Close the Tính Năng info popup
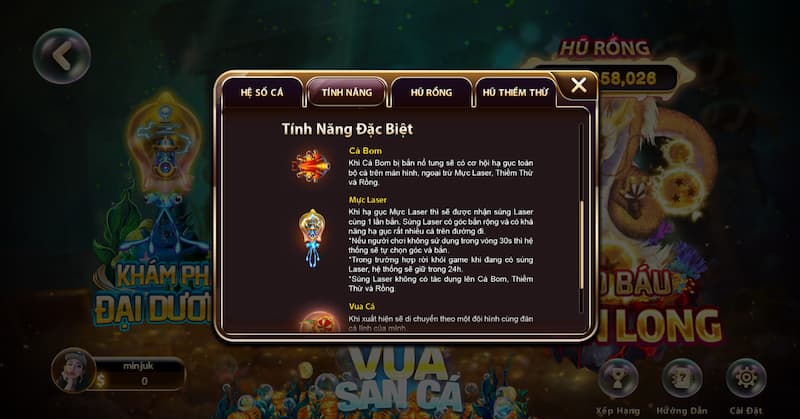The image size is (800, 419). point(578,86)
